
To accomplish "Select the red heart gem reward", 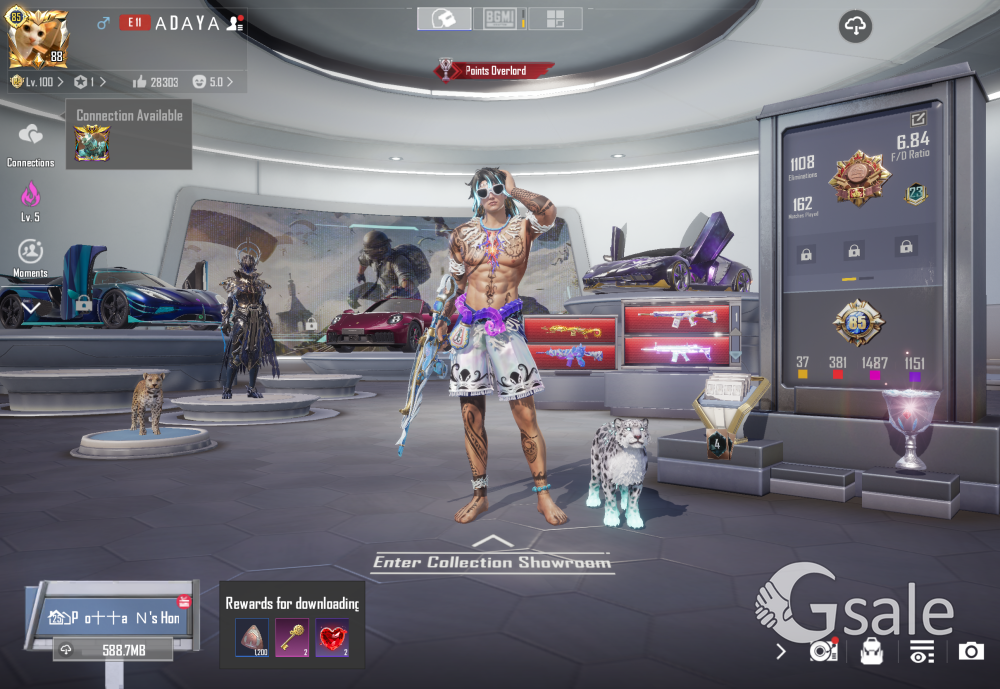I will (x=332, y=636).
